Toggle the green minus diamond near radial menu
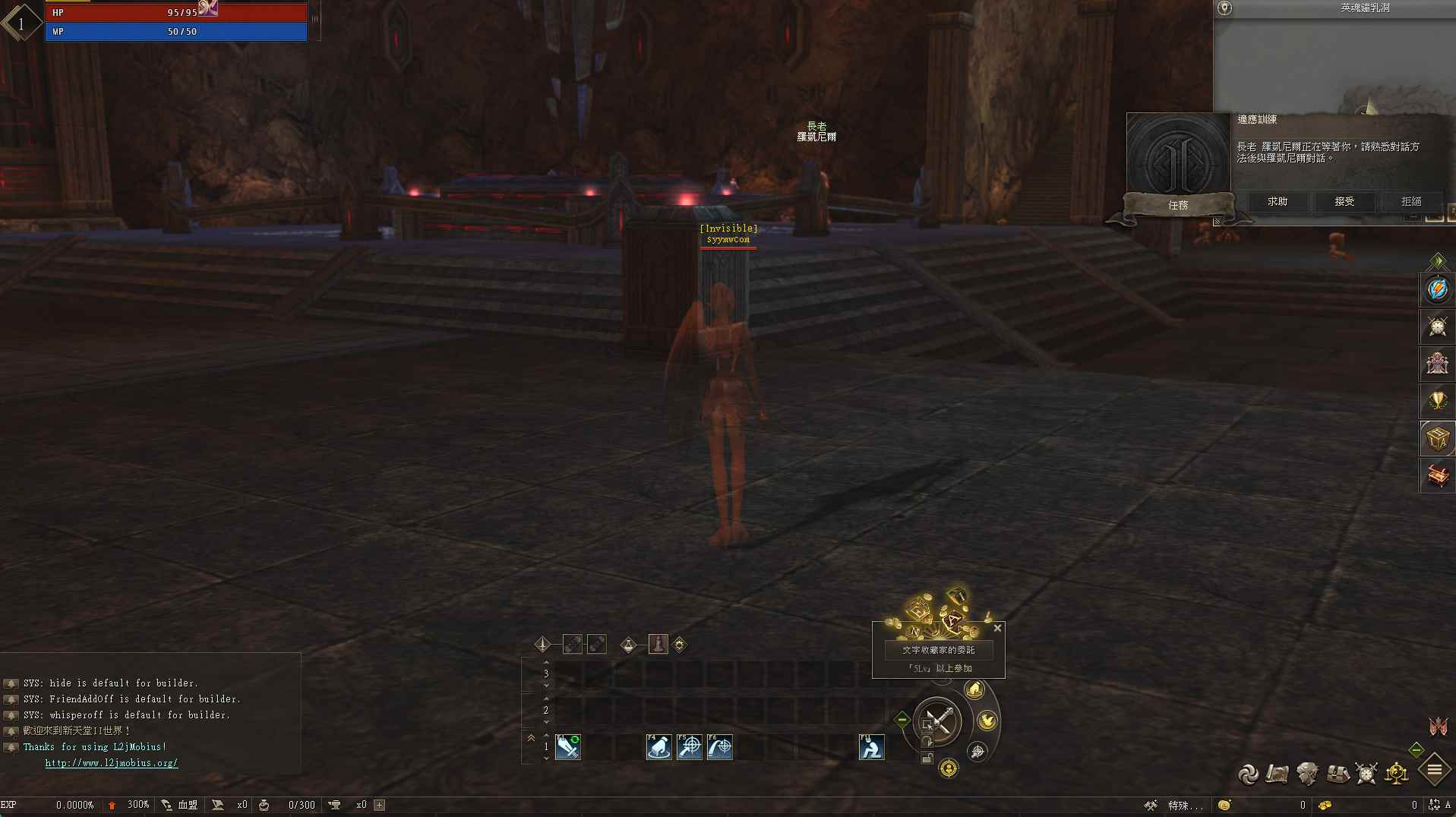 point(902,720)
